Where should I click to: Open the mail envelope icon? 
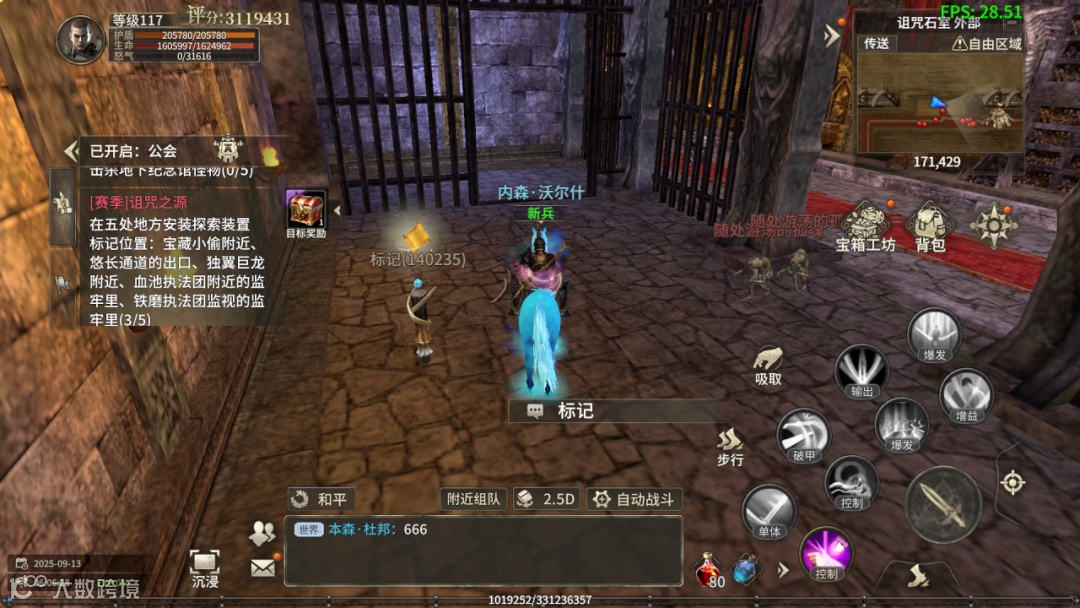pyautogui.click(x=262, y=568)
